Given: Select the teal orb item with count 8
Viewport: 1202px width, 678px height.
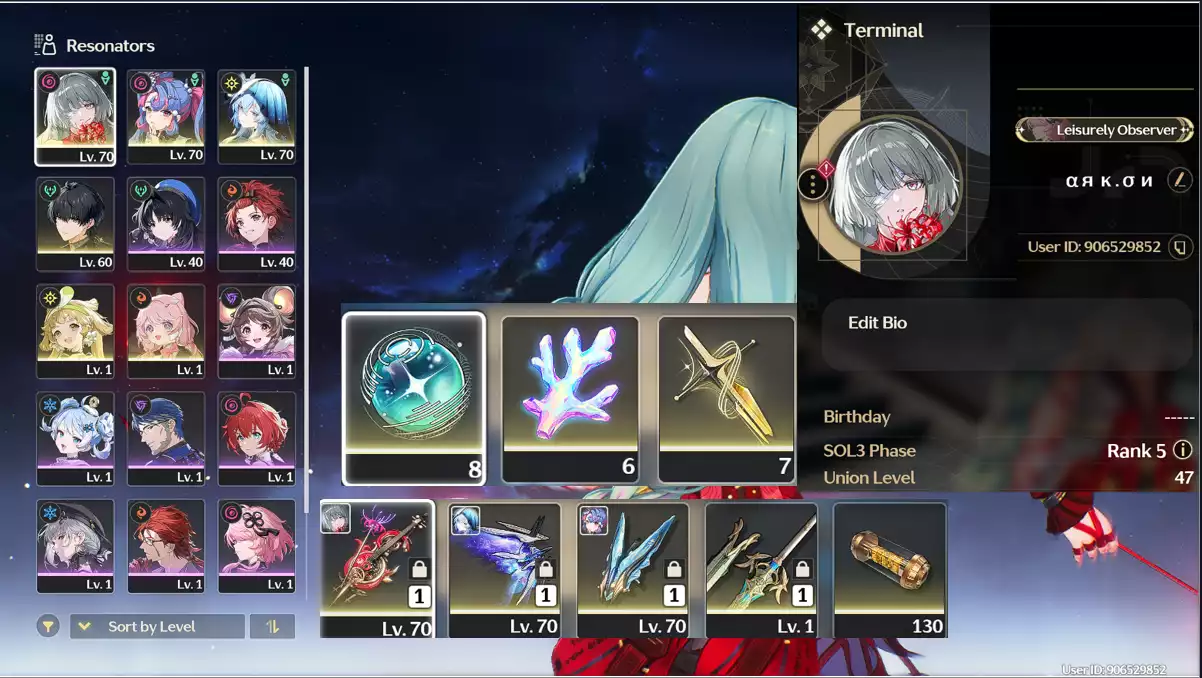Looking at the screenshot, I should tap(414, 397).
